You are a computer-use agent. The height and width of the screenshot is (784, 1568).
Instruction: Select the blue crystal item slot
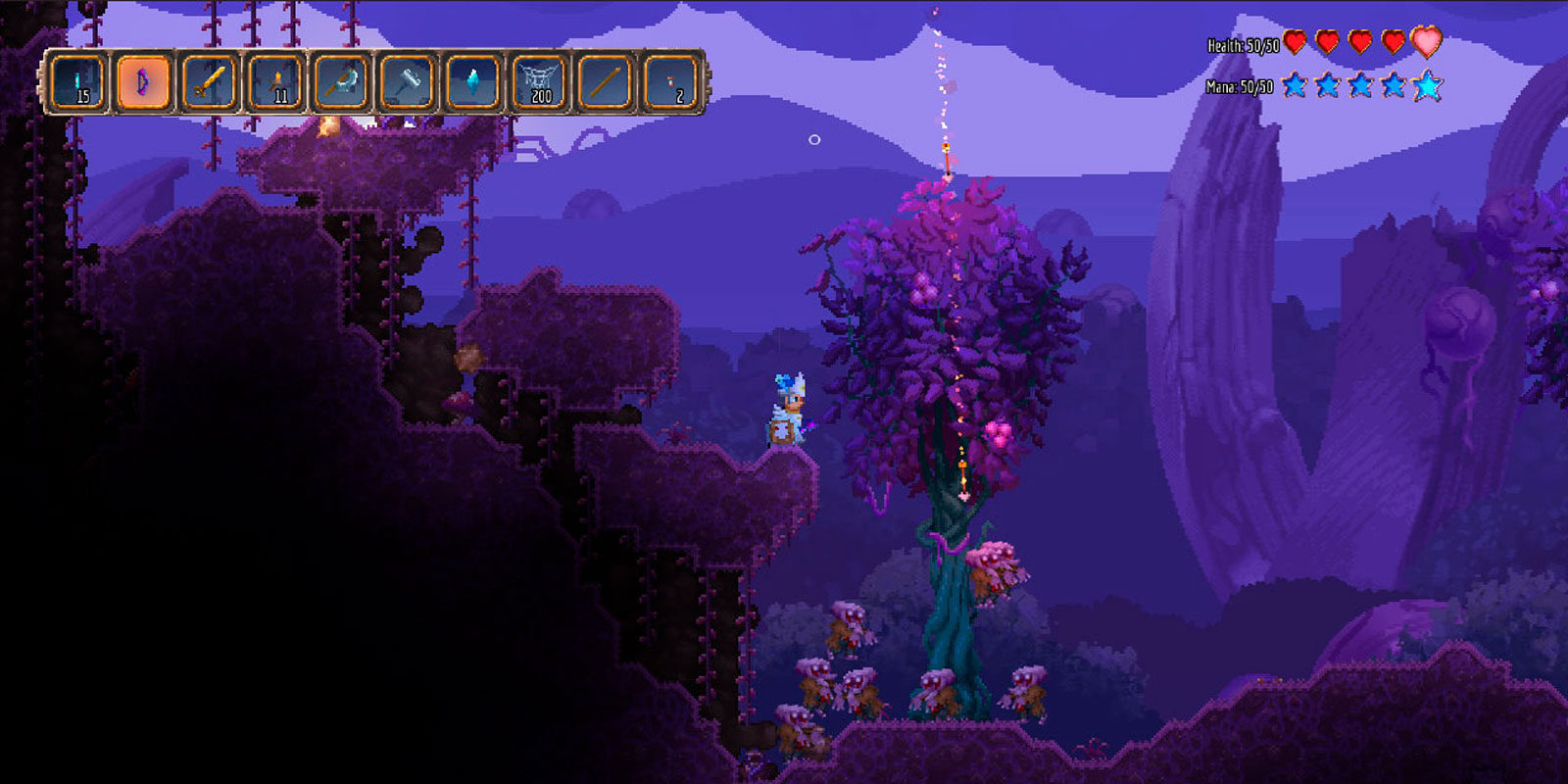point(473,82)
